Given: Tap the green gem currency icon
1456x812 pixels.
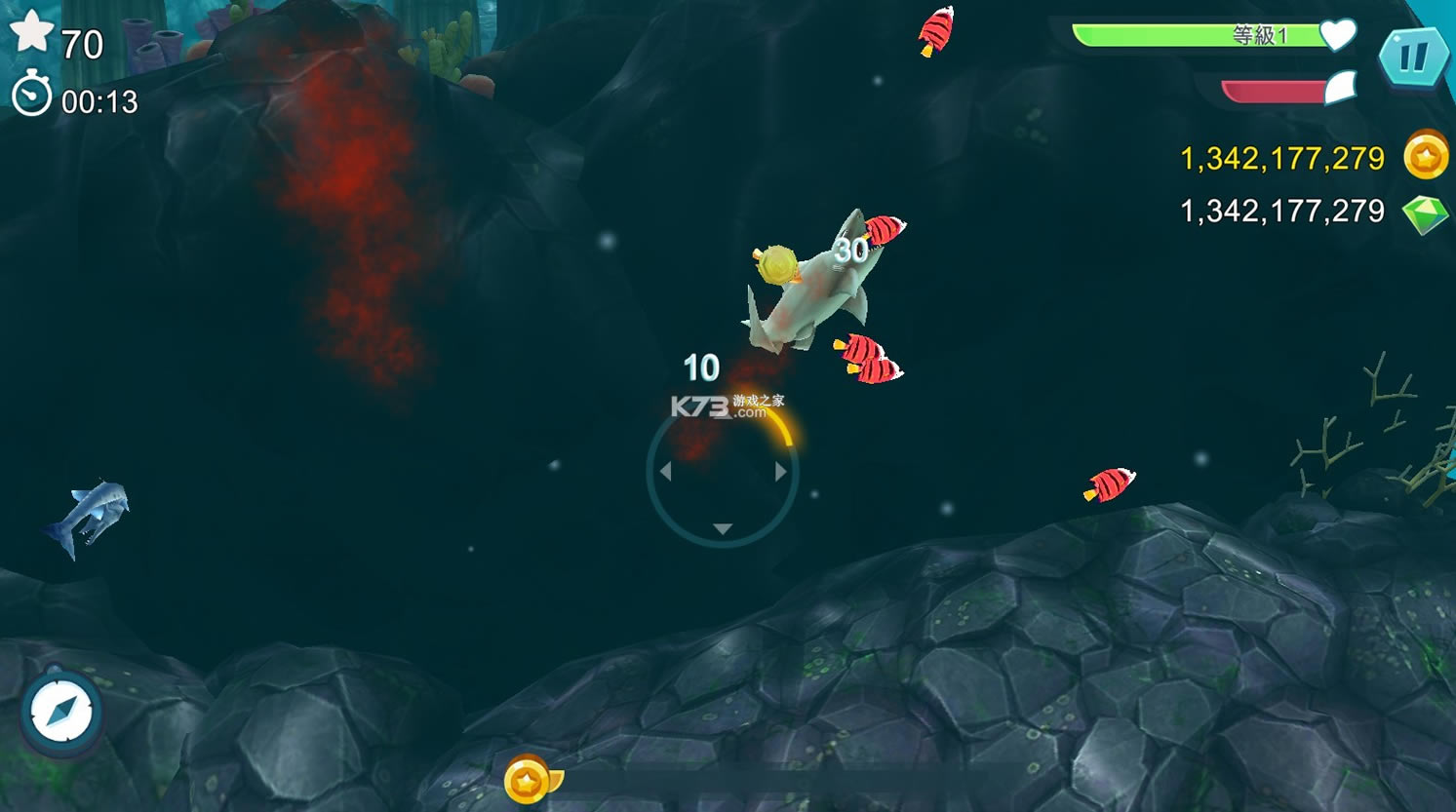Looking at the screenshot, I should 1425,213.
